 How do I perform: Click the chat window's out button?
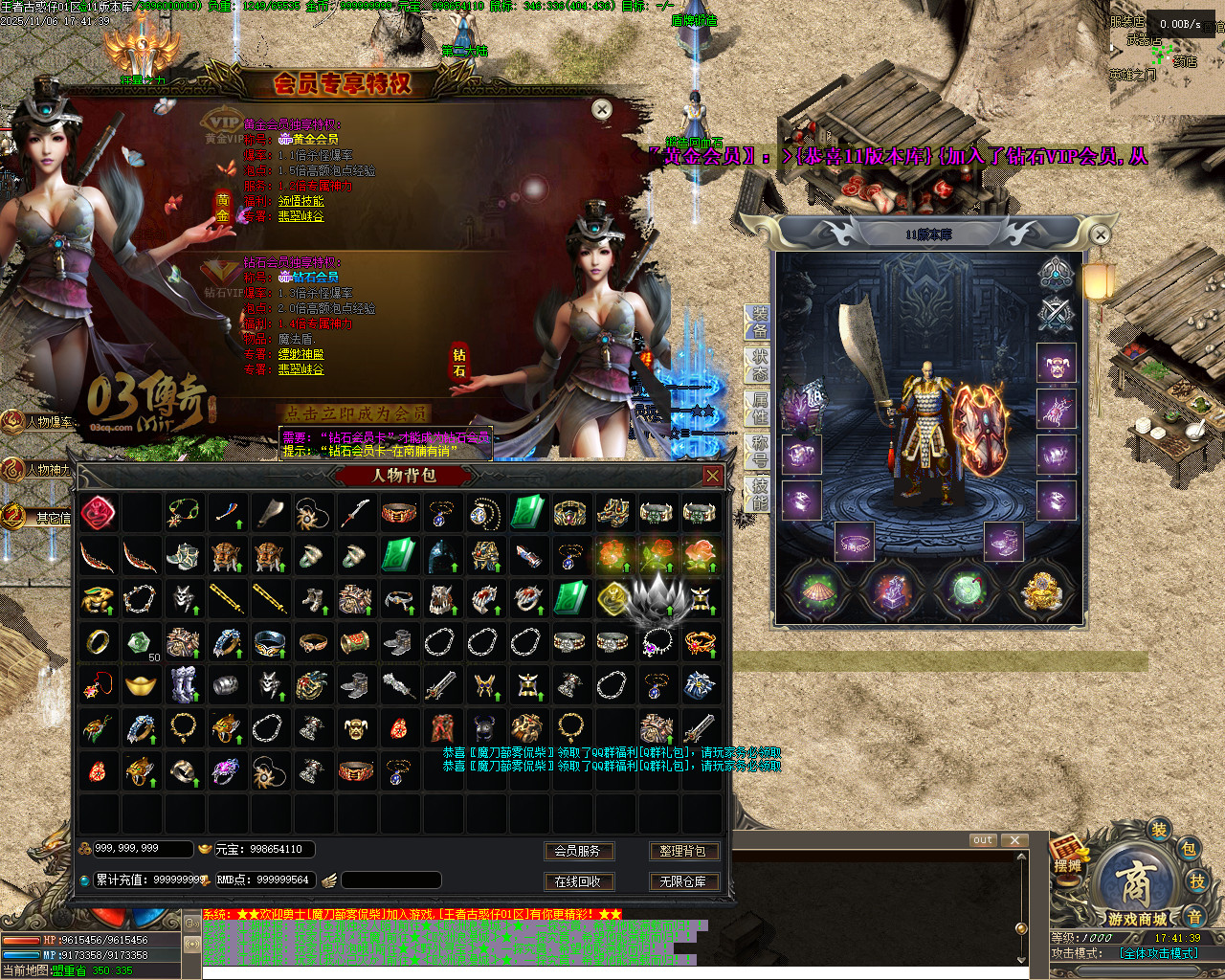tap(983, 840)
